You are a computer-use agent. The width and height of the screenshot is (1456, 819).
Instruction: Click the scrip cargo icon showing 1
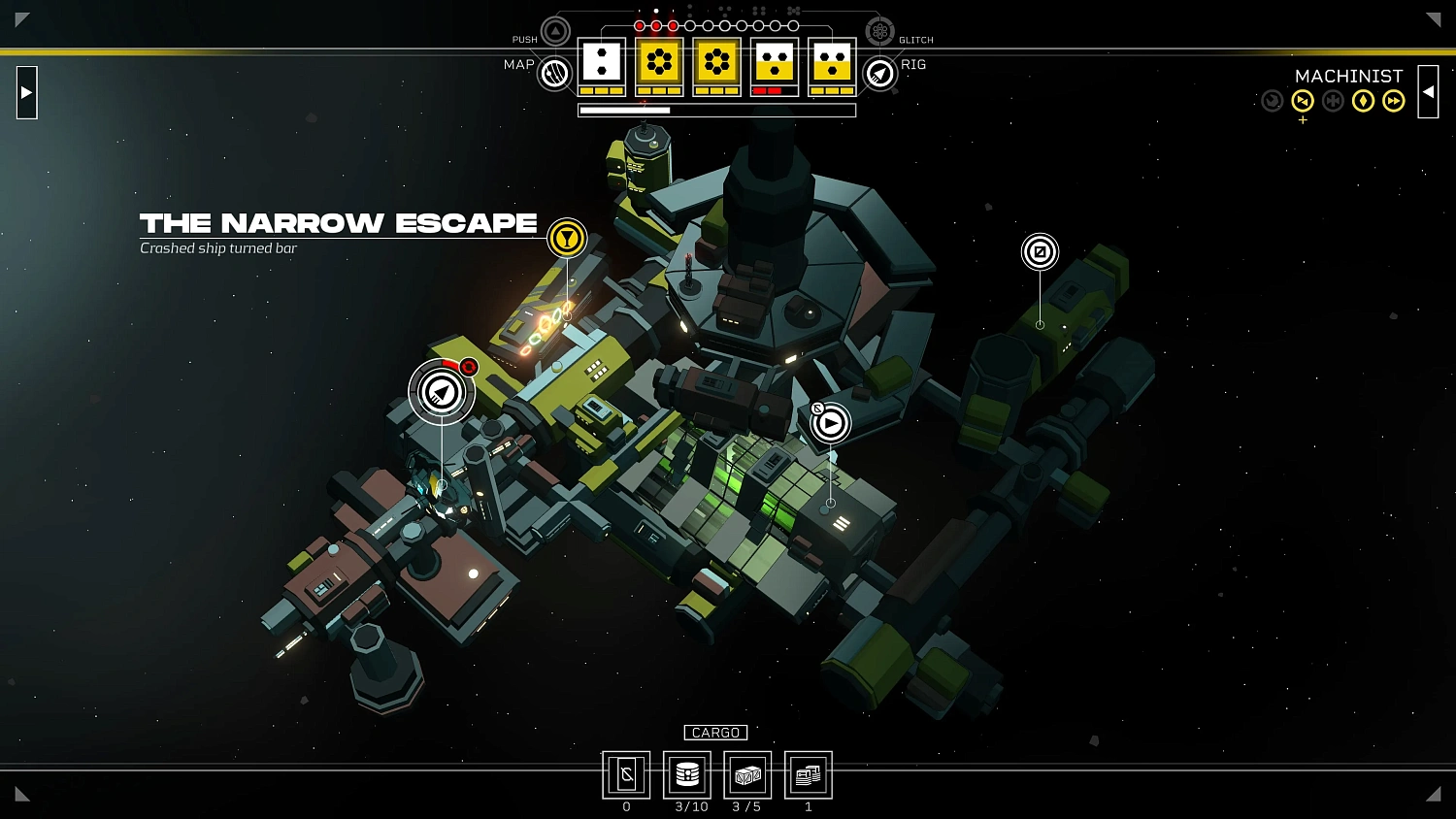tap(808, 773)
